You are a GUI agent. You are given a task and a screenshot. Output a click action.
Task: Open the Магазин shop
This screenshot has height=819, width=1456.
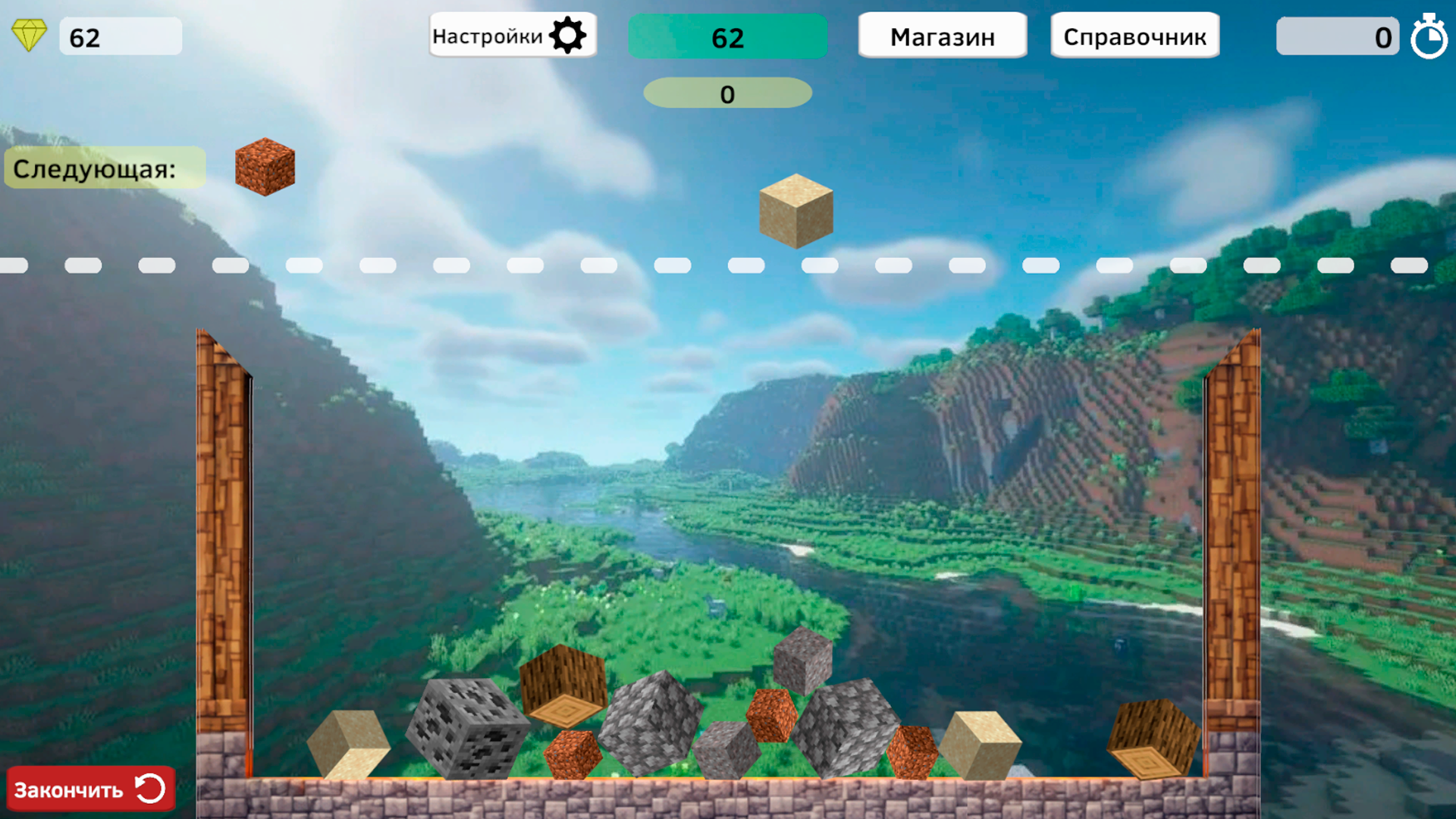click(x=943, y=35)
